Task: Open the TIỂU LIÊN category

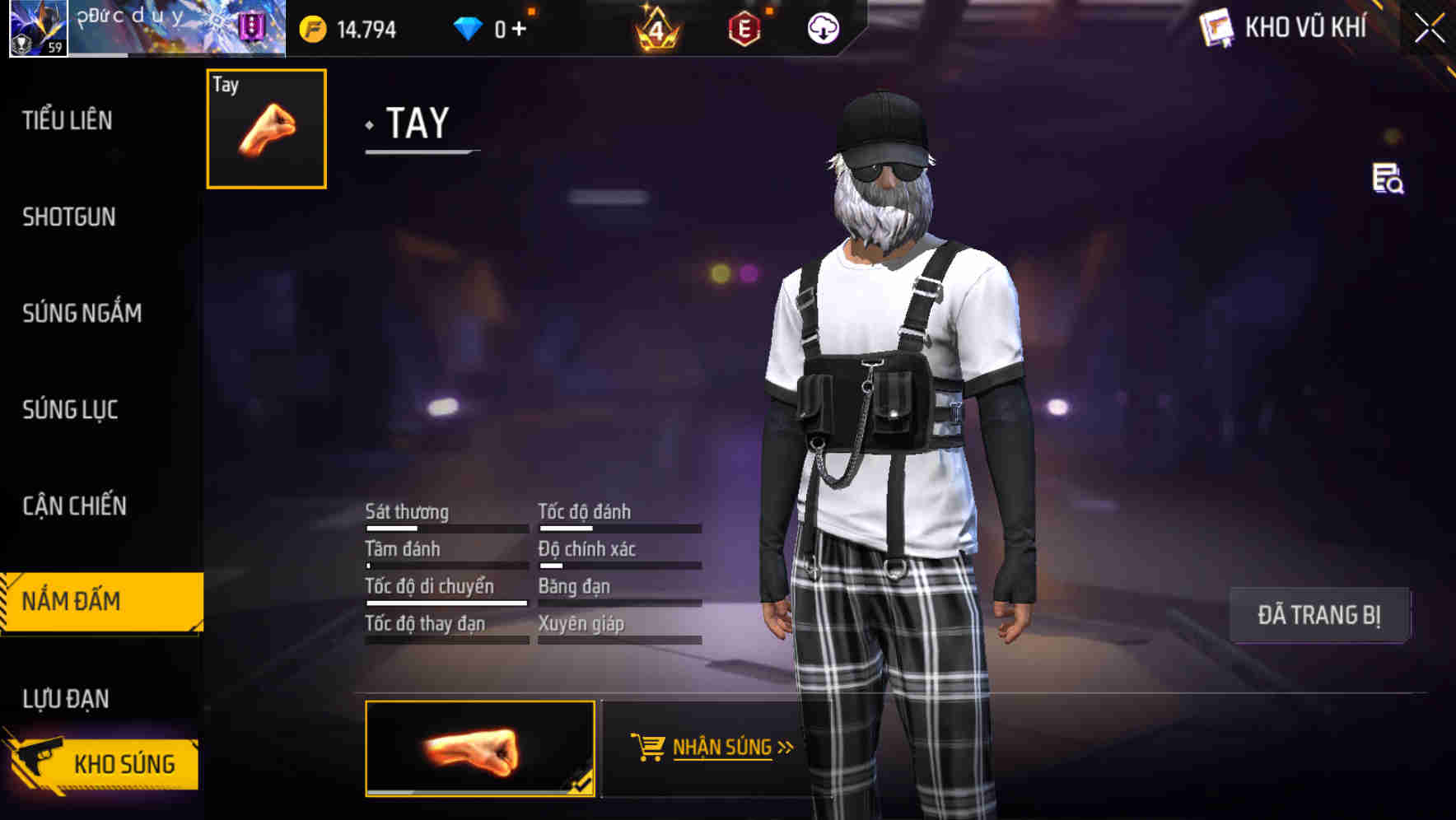Action: (x=66, y=120)
